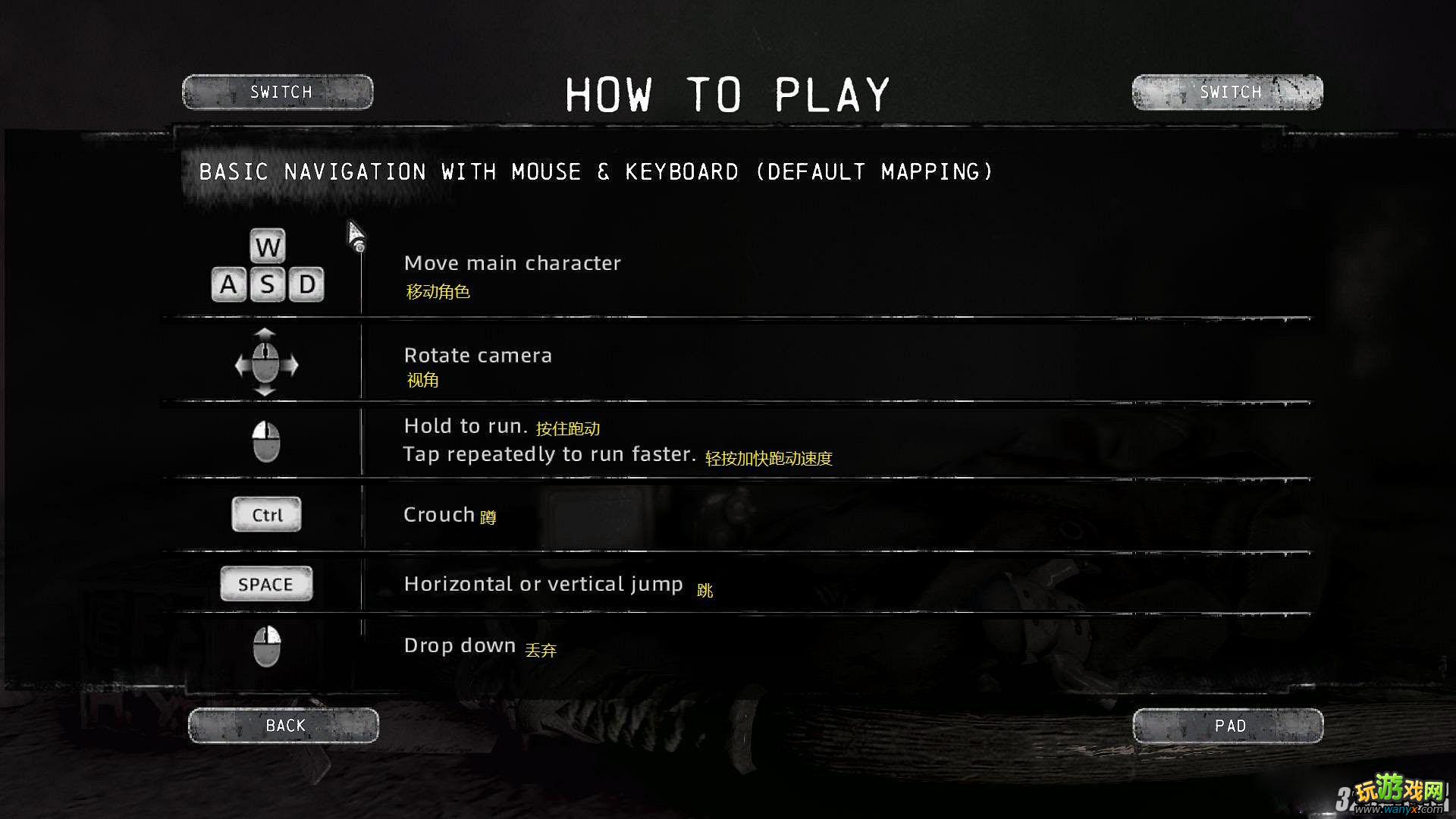The image size is (1456, 819).
Task: Click the SWITCH button right of the title
Action: pyautogui.click(x=1227, y=93)
